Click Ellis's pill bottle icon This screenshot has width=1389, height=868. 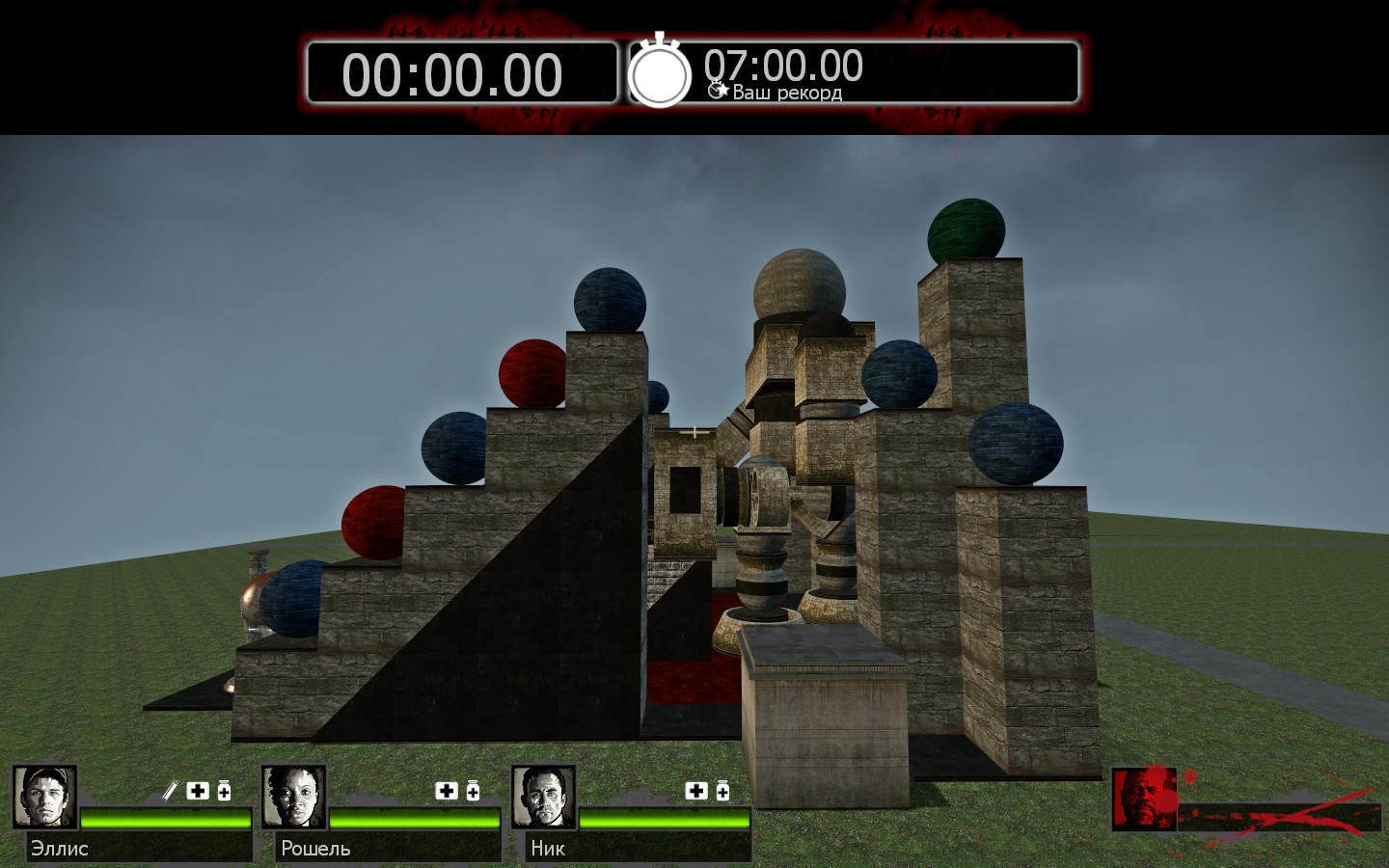pos(224,791)
